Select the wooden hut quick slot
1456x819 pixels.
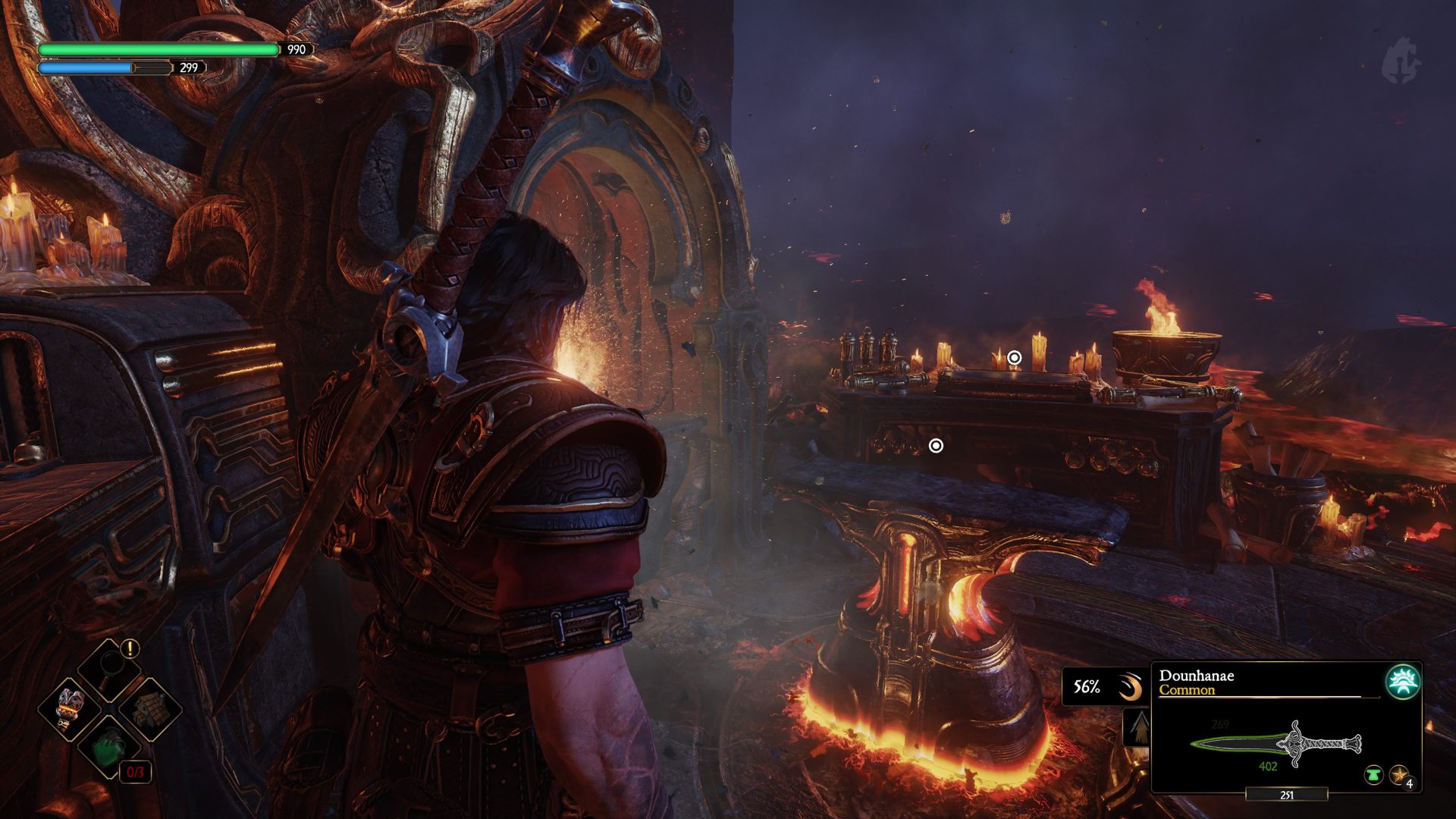pos(150,709)
